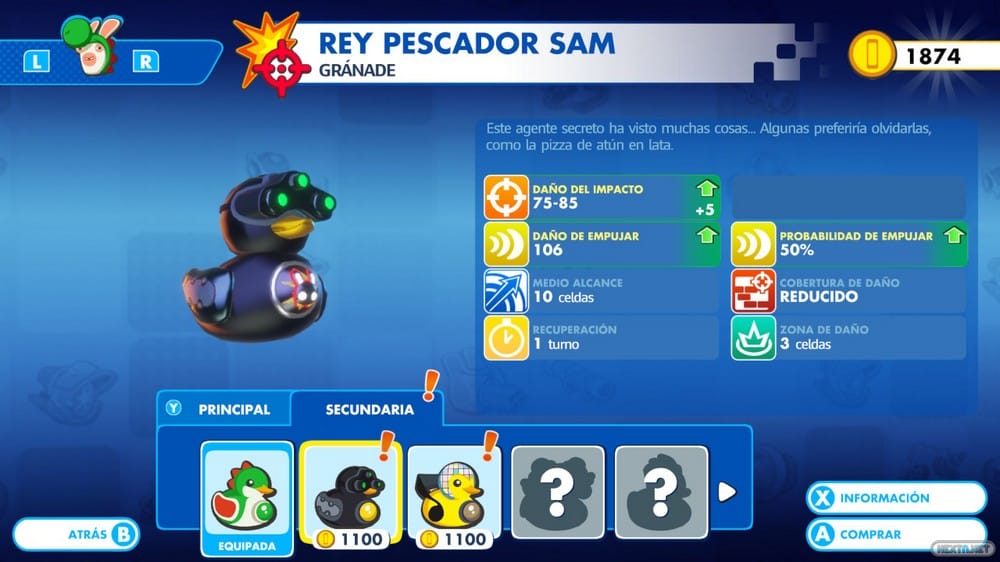Go back with the Atrás button
Screen dimensions: 1000x562
(77, 534)
